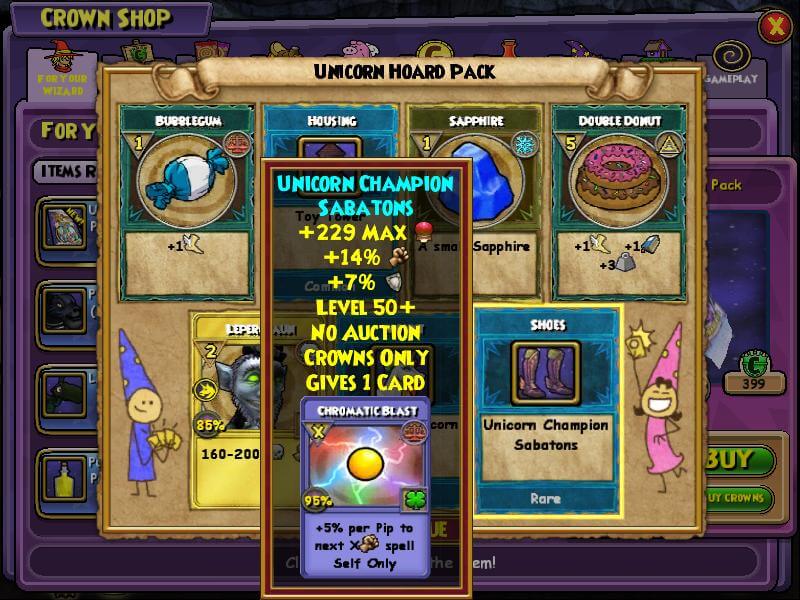Close the Crown Shop window
This screenshot has width=800, height=600.
[x=775, y=27]
